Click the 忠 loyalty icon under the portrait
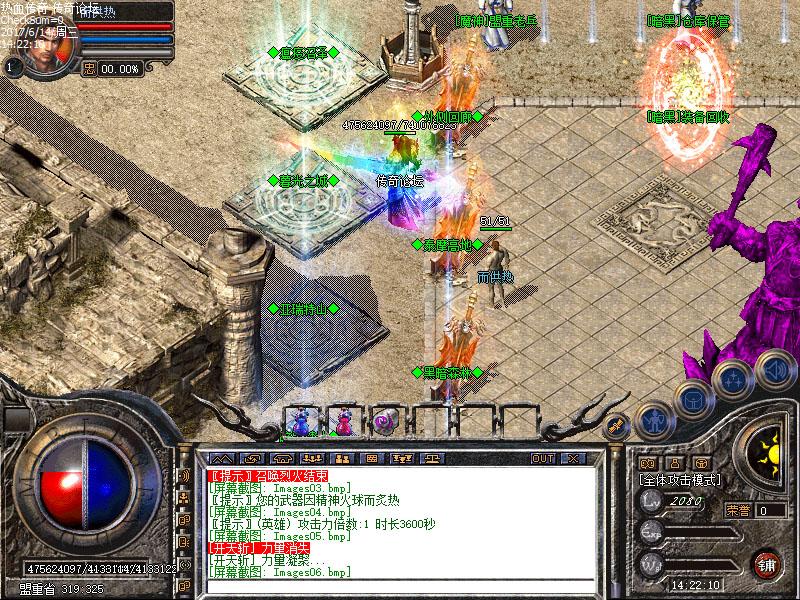This screenshot has height=600, width=800. (90, 68)
